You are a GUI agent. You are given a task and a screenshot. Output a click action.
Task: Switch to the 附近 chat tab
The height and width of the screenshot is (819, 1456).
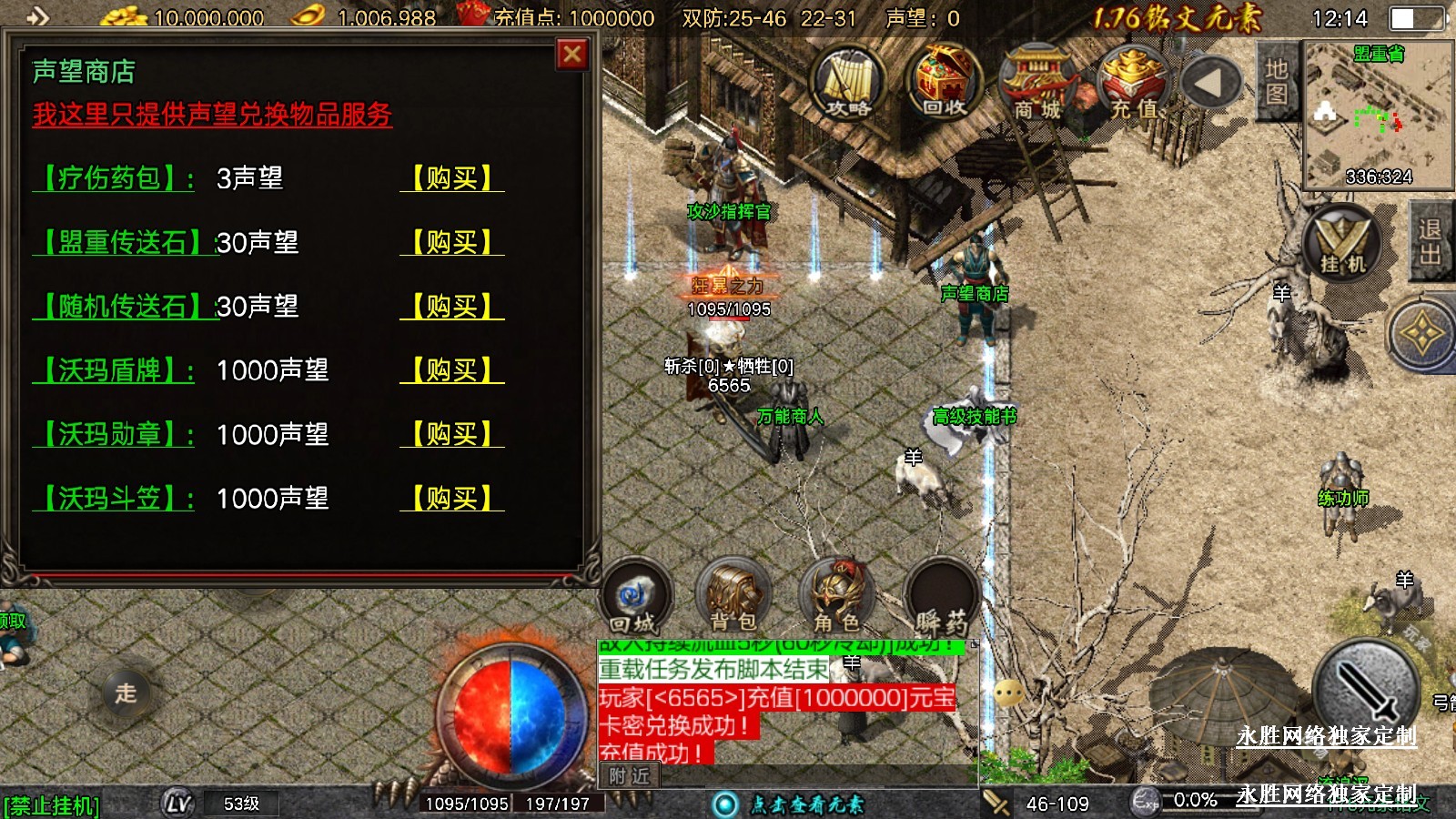pyautogui.click(x=629, y=776)
